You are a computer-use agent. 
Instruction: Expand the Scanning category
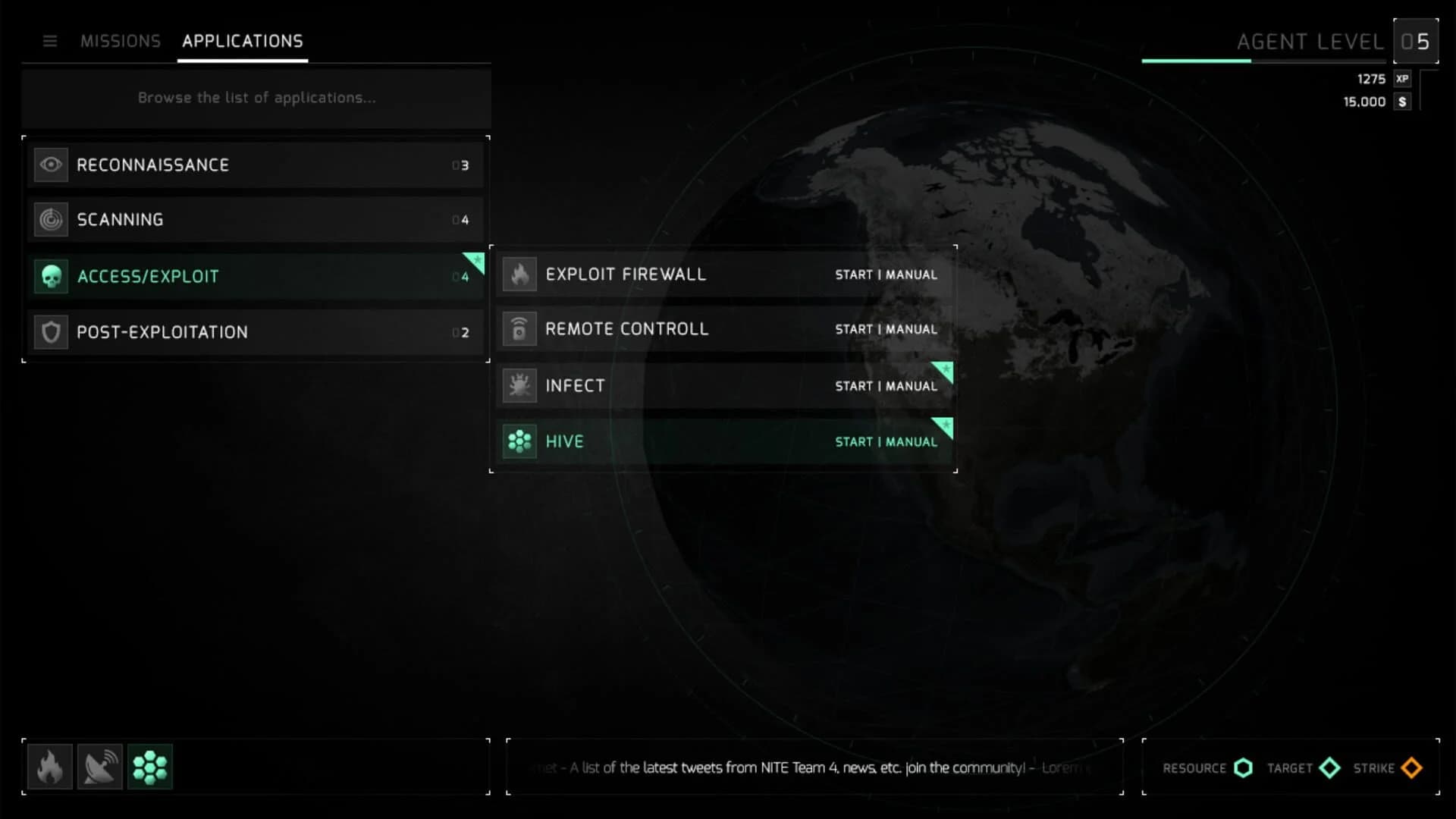pyautogui.click(x=256, y=220)
